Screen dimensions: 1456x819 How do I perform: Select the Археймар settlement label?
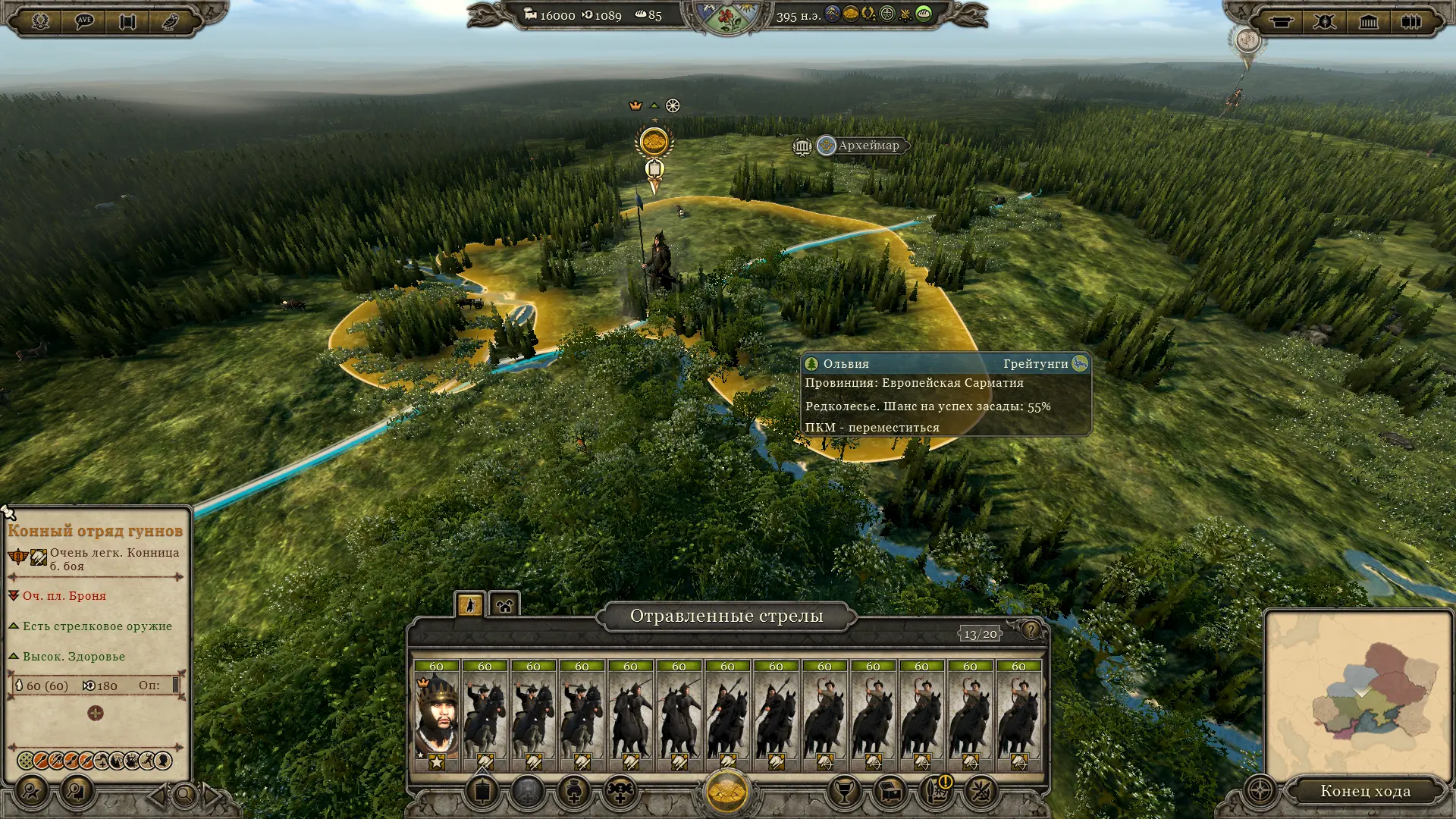click(868, 146)
